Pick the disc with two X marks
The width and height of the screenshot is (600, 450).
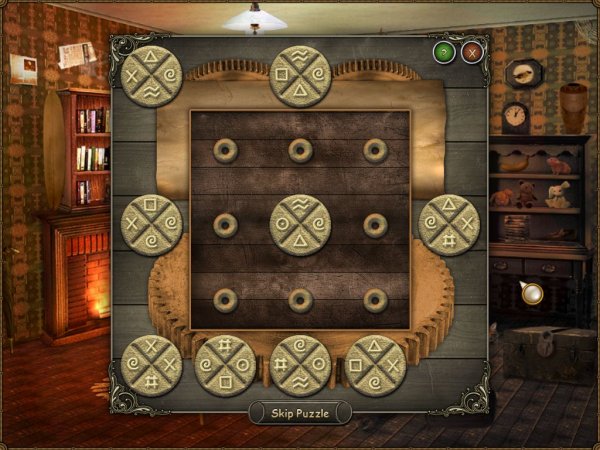tap(152, 365)
